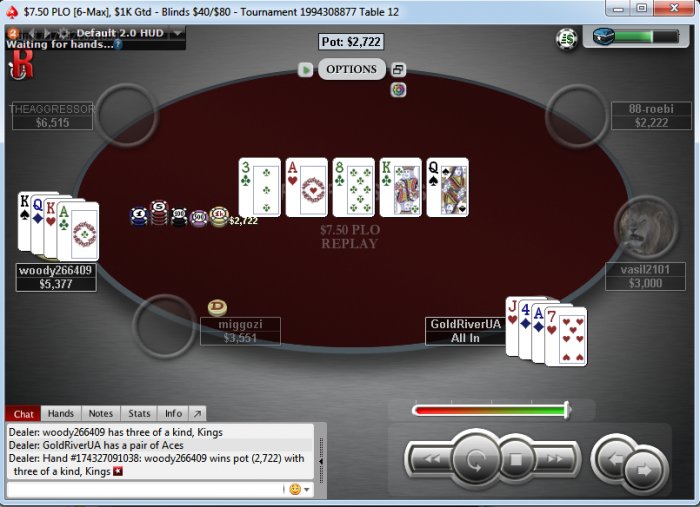This screenshot has height=507, width=700.
Task: Switch to the Hands tab
Action: [x=61, y=413]
